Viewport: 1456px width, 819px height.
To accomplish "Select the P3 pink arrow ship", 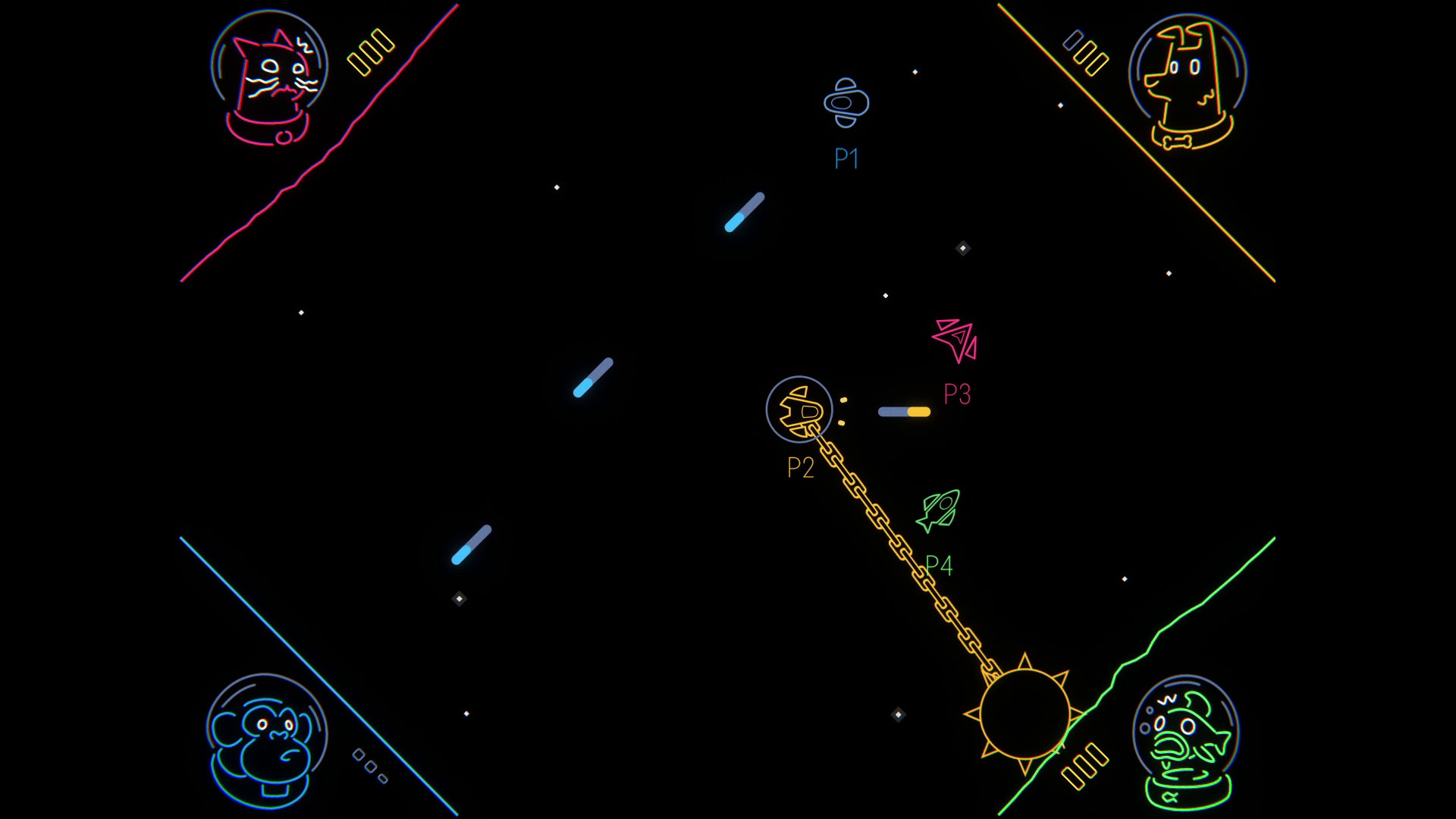I will click(956, 341).
